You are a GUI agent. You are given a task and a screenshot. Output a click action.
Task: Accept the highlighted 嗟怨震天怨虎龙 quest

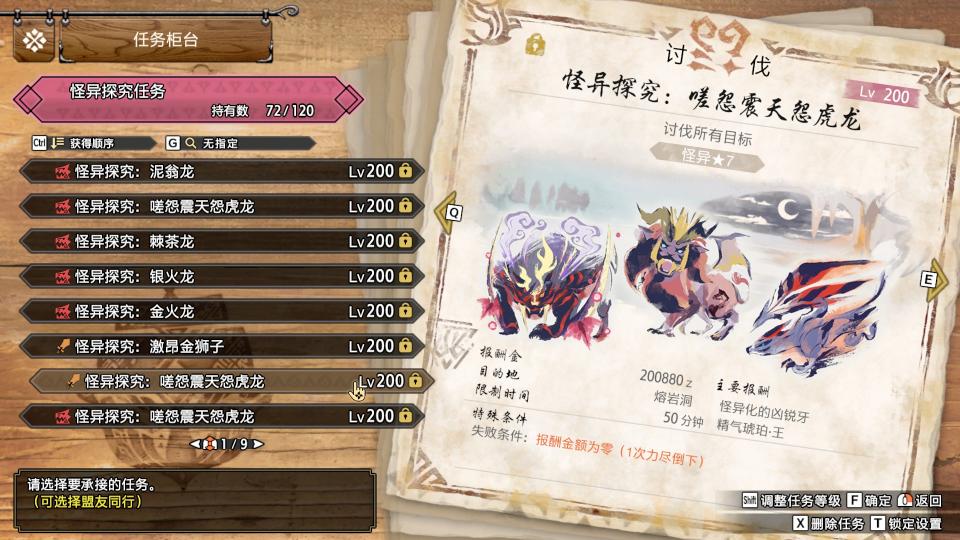click(x=232, y=381)
